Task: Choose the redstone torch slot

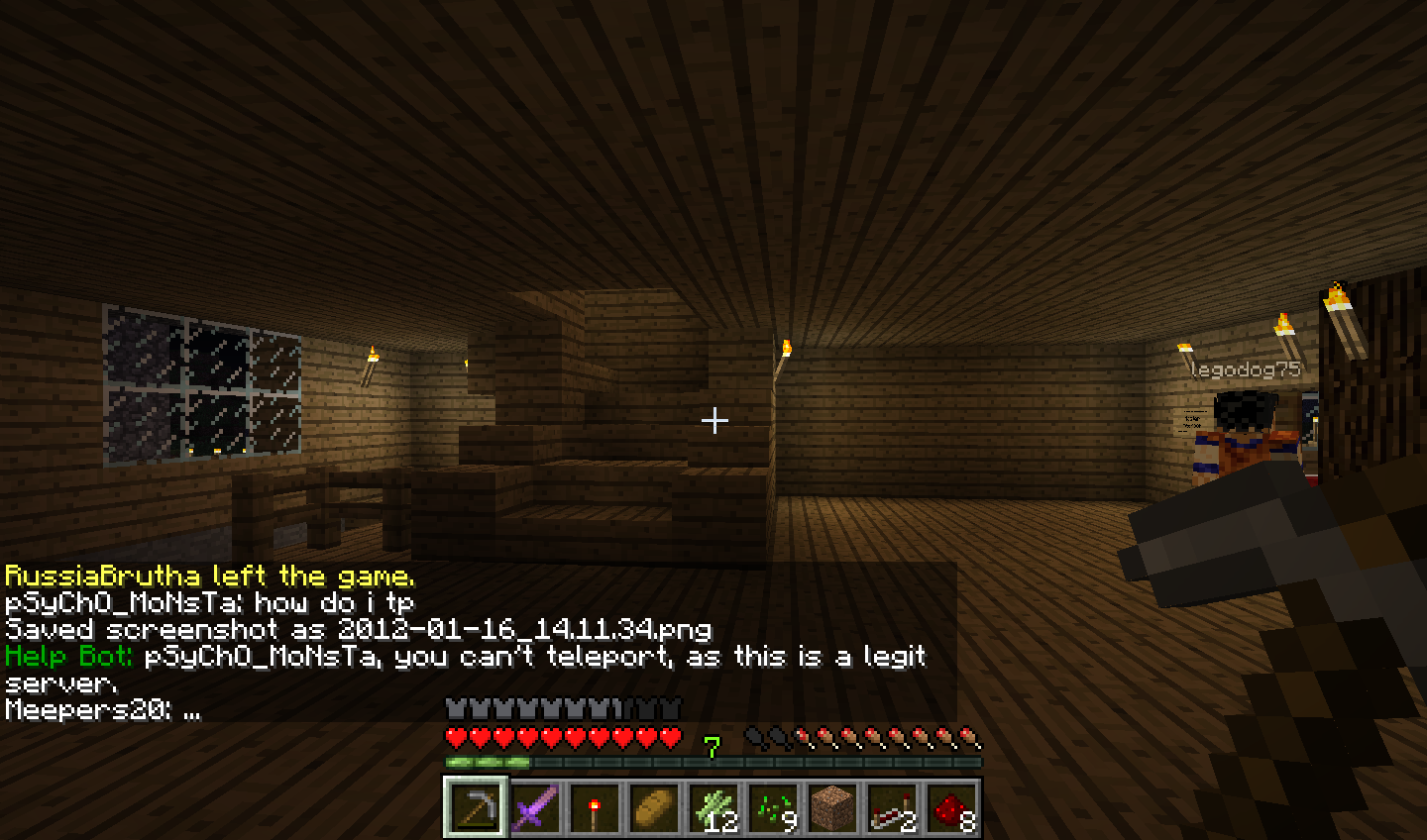Action: pyautogui.click(x=596, y=807)
